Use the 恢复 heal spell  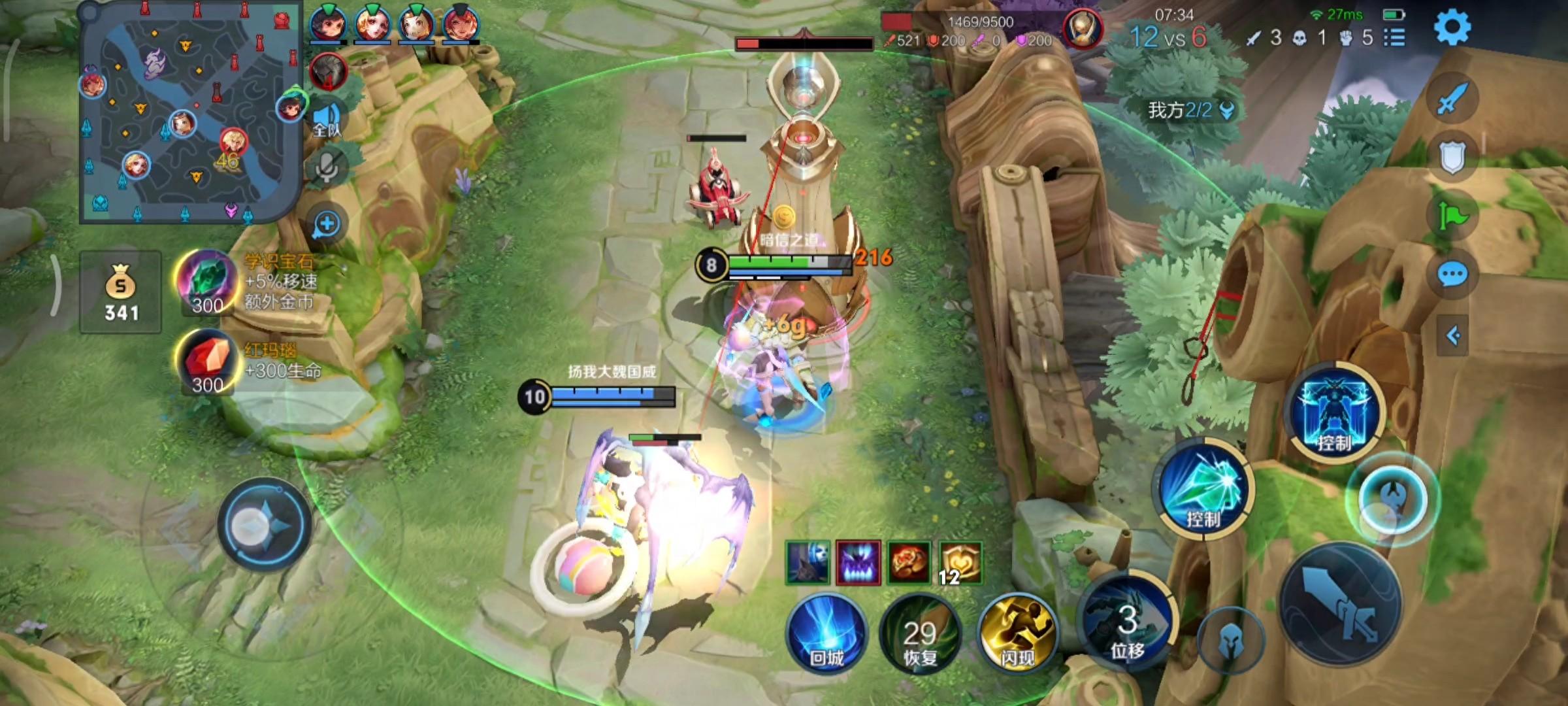[921, 634]
